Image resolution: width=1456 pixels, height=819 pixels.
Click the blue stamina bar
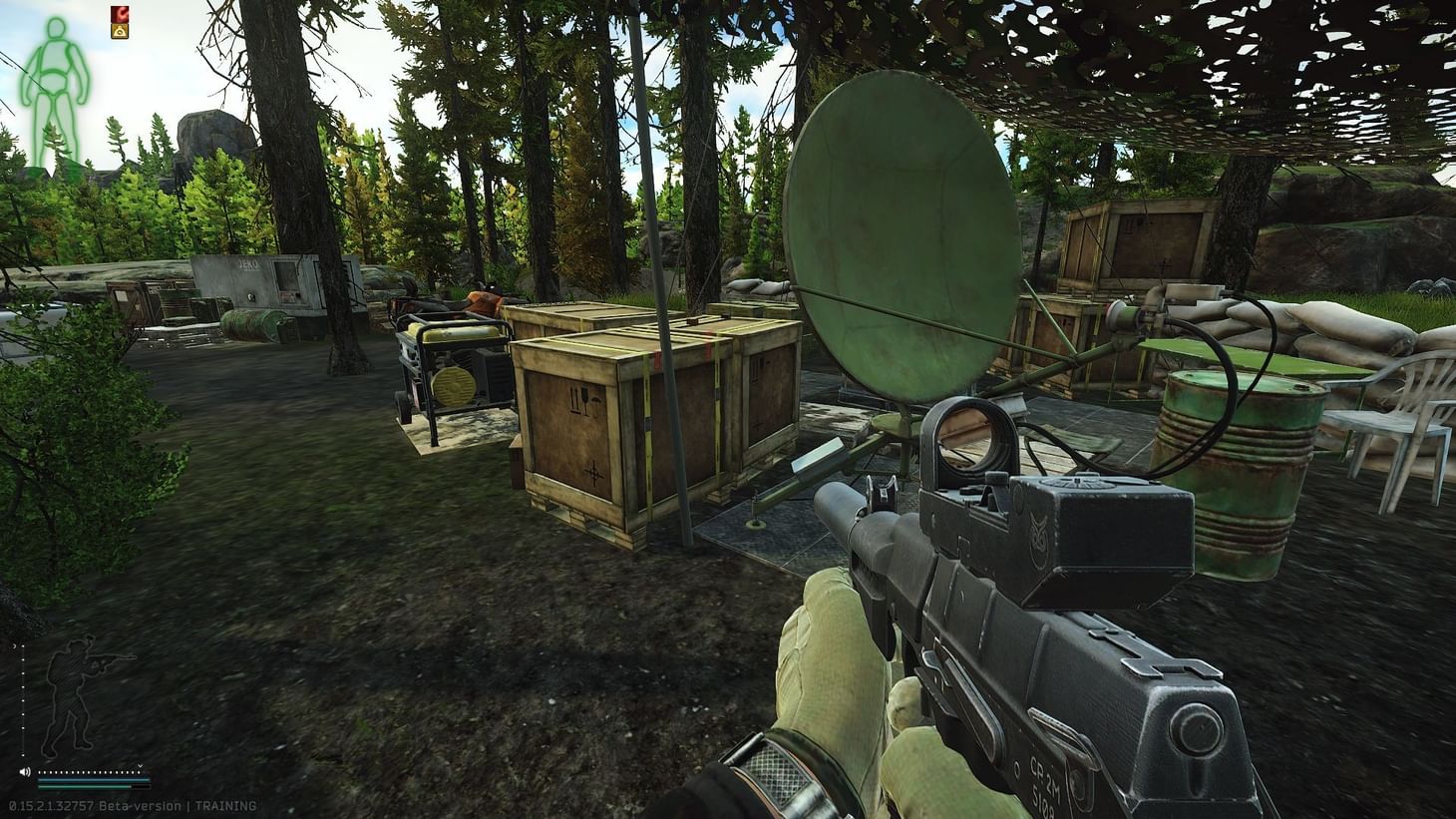(x=93, y=781)
